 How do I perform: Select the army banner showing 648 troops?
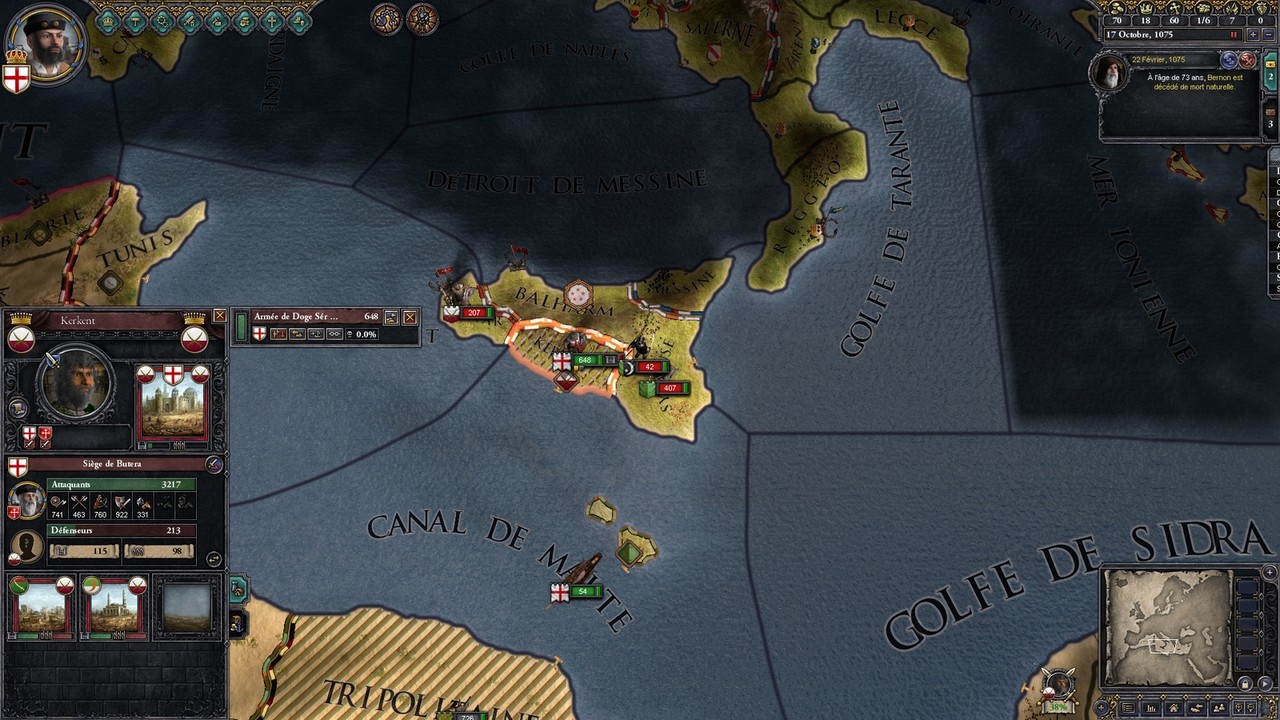585,360
